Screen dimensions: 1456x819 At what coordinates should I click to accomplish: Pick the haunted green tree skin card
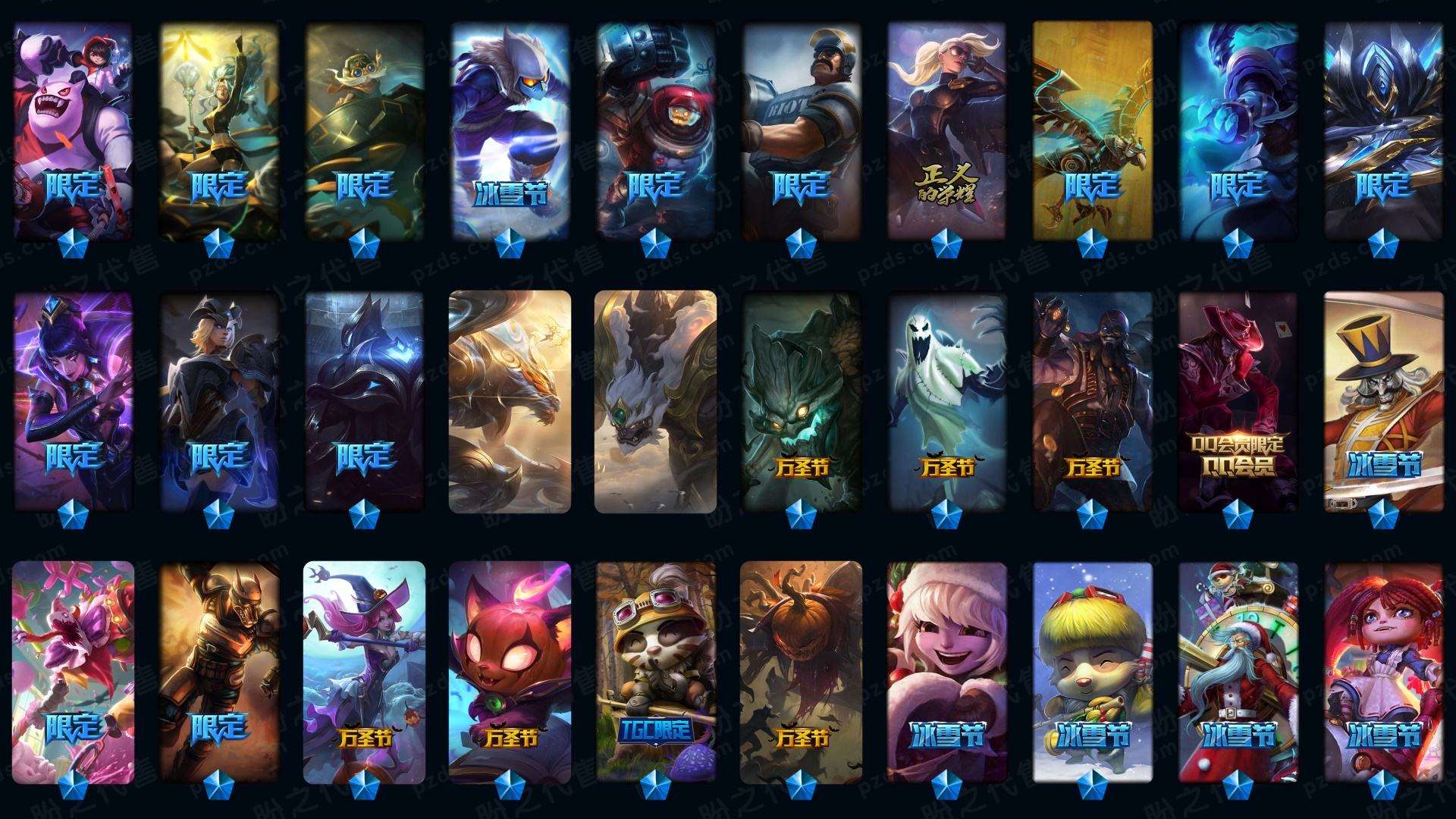pyautogui.click(x=801, y=400)
